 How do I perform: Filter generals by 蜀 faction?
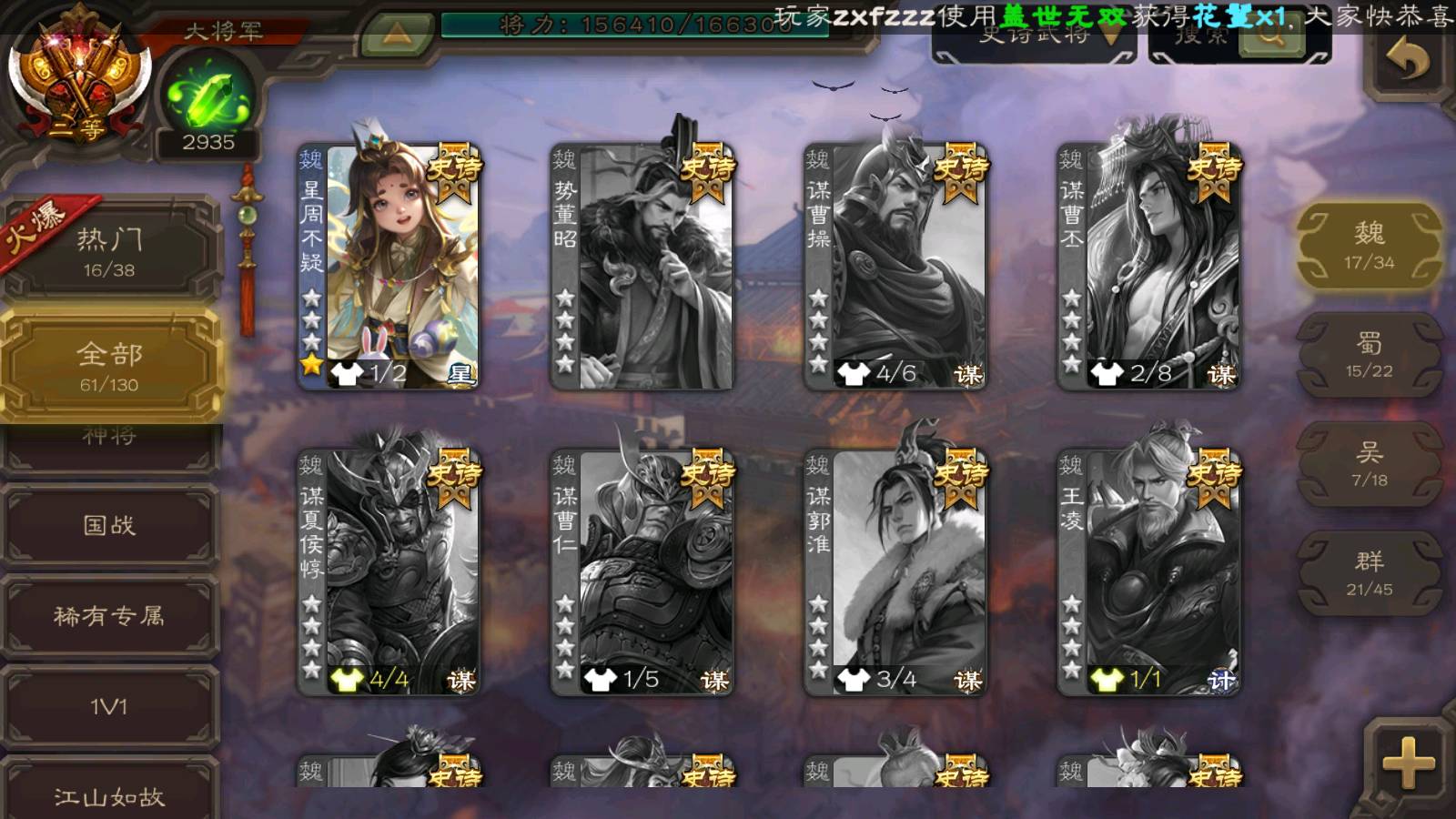[1369, 355]
